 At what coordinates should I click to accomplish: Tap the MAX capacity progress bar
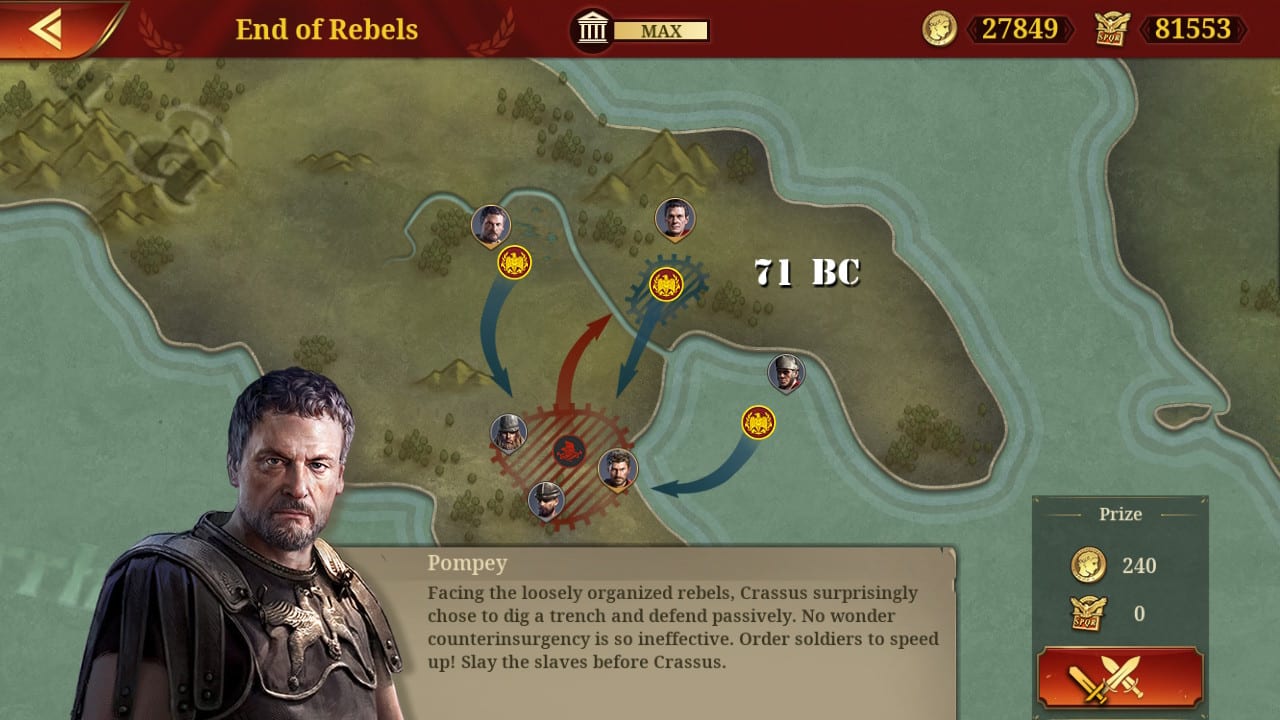pyautogui.click(x=664, y=31)
